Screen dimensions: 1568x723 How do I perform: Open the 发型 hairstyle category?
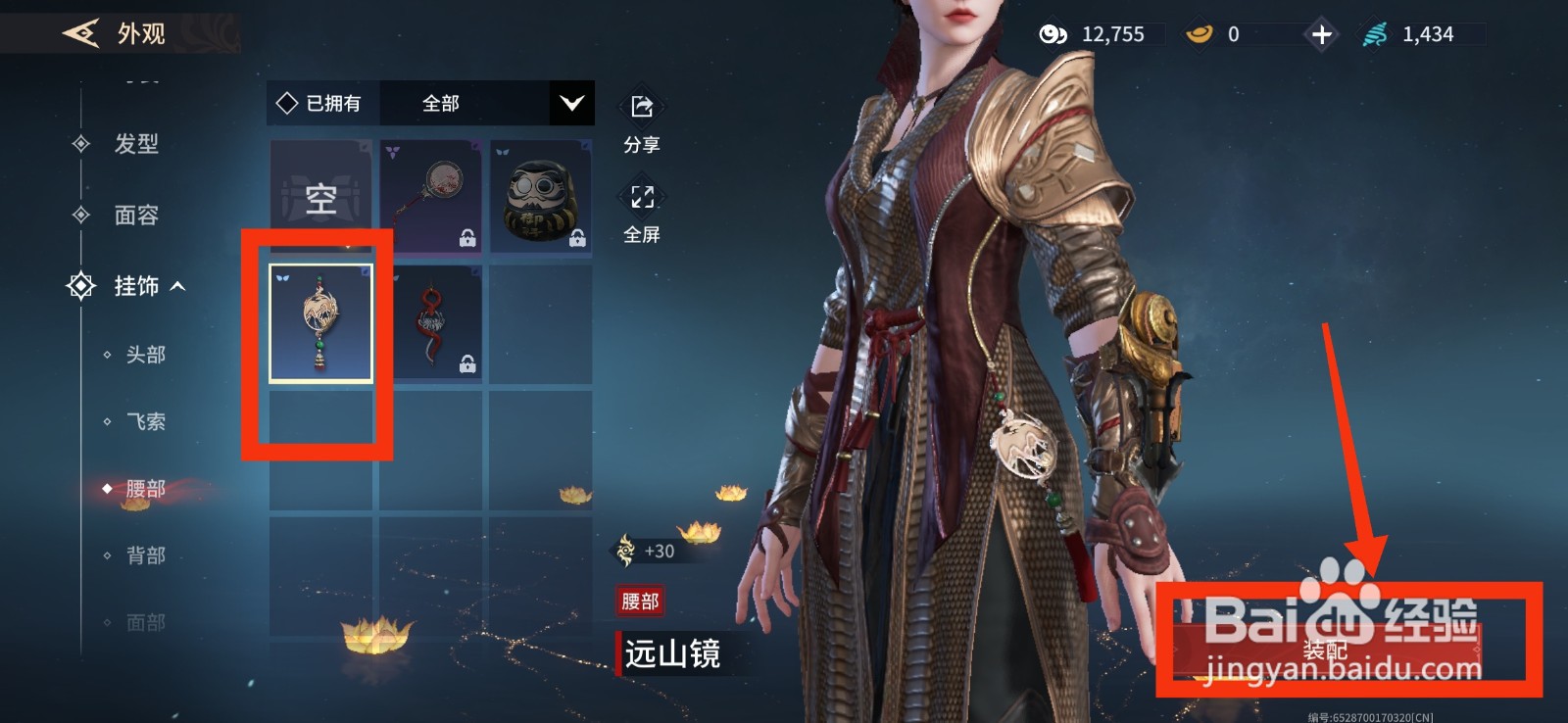pyautogui.click(x=135, y=144)
